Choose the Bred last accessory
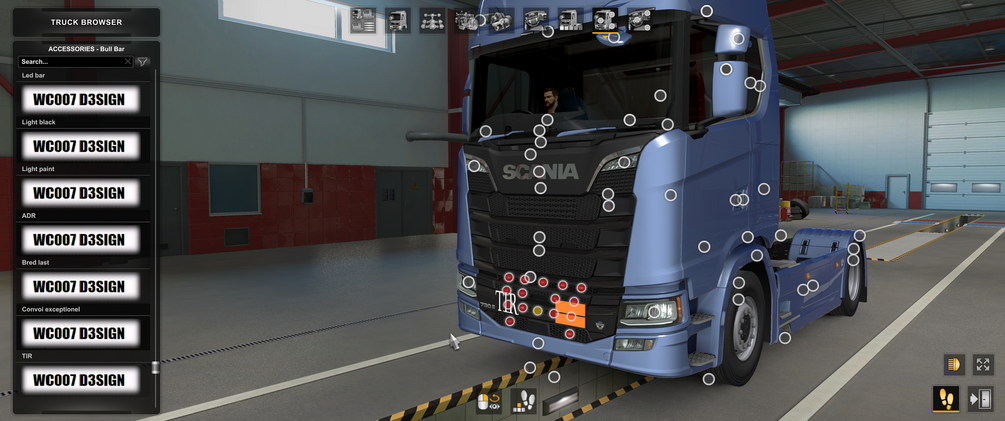Image resolution: width=1005 pixels, height=421 pixels. 79,287
